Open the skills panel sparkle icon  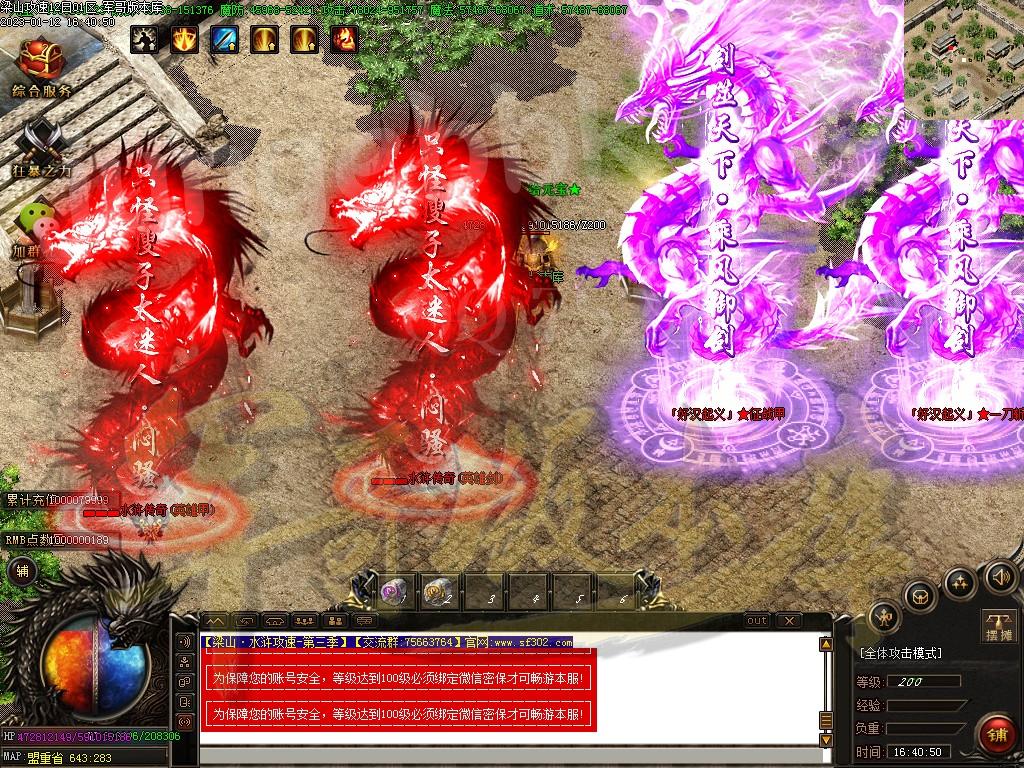tap(960, 580)
